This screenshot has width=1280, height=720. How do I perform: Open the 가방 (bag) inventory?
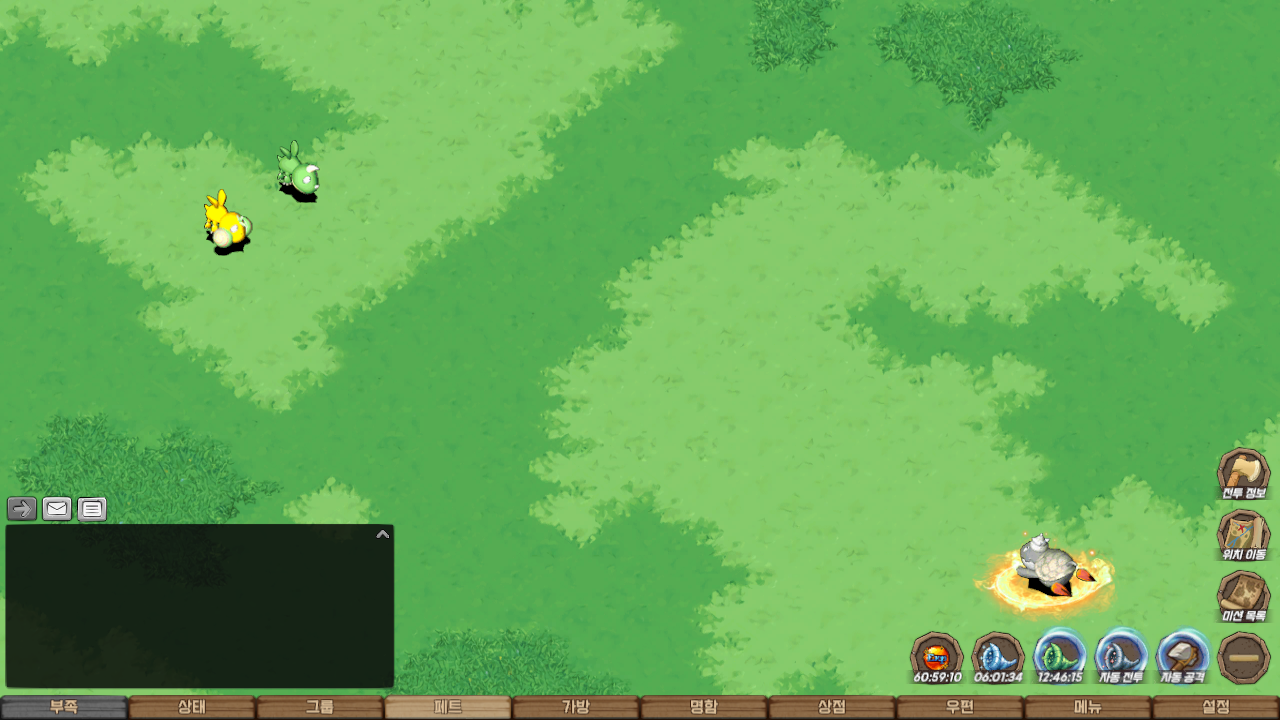(576, 707)
